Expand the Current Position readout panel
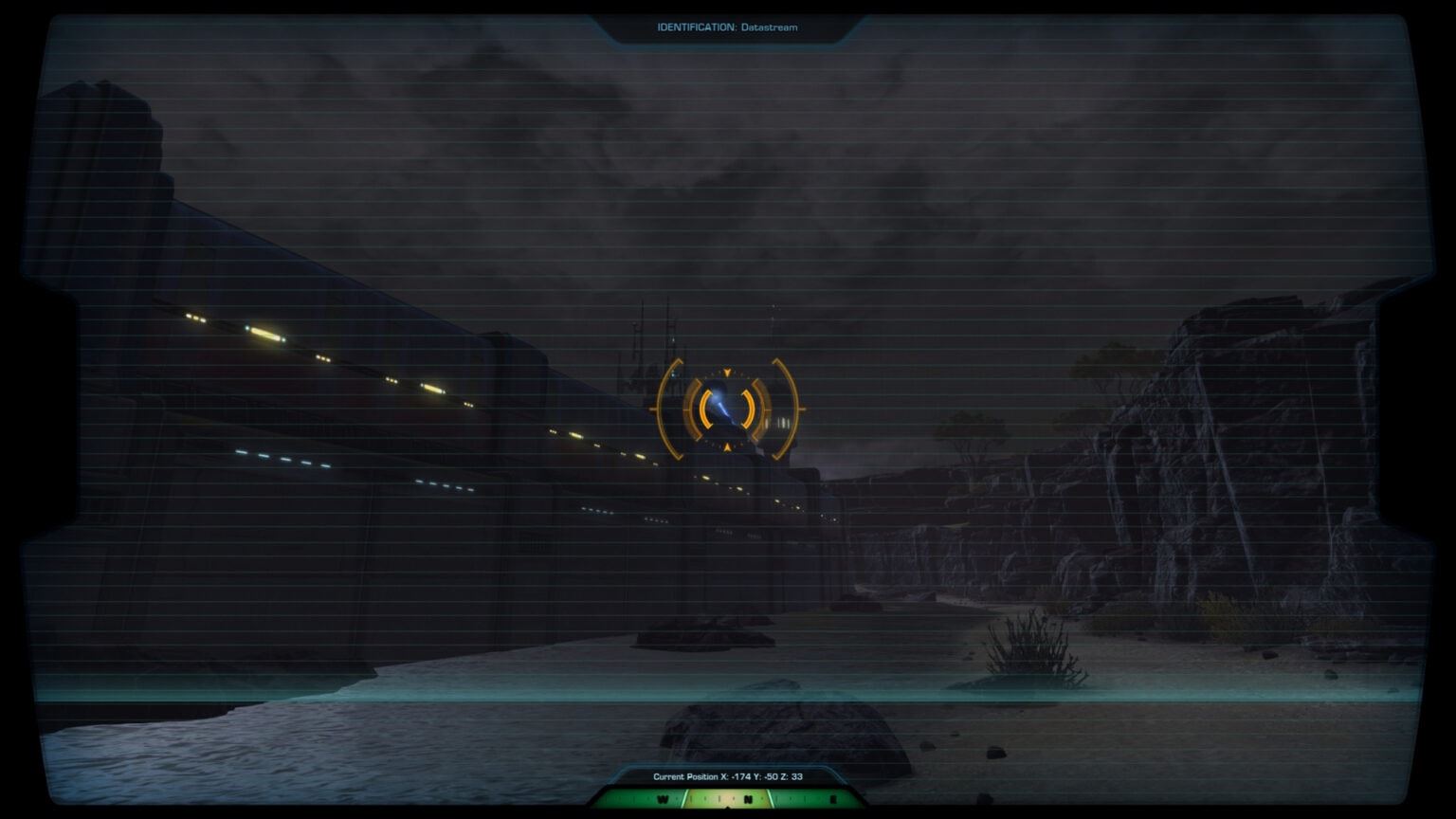This screenshot has height=819, width=1456. coord(727,776)
